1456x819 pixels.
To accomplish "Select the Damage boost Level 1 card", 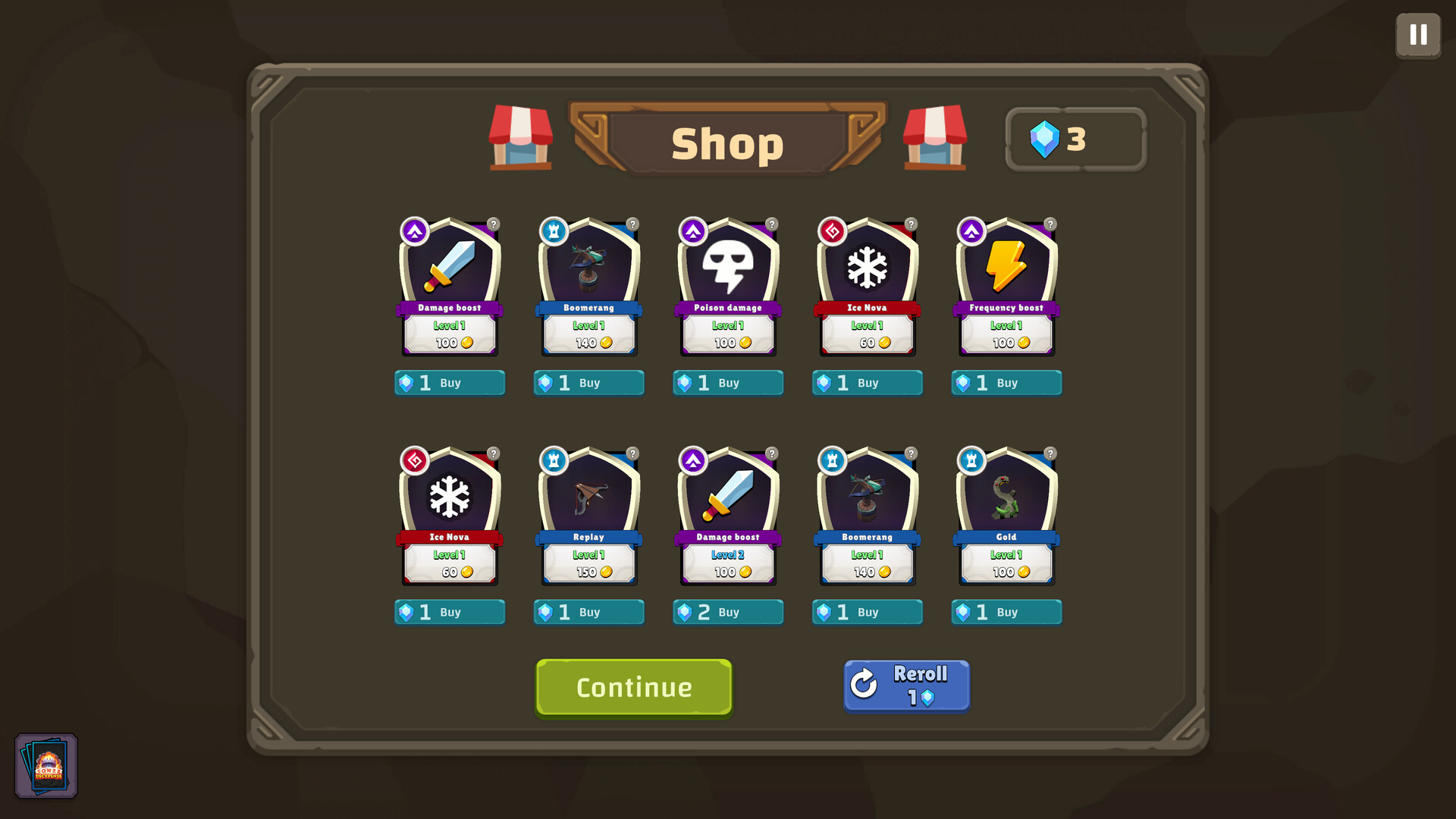I will pyautogui.click(x=450, y=287).
